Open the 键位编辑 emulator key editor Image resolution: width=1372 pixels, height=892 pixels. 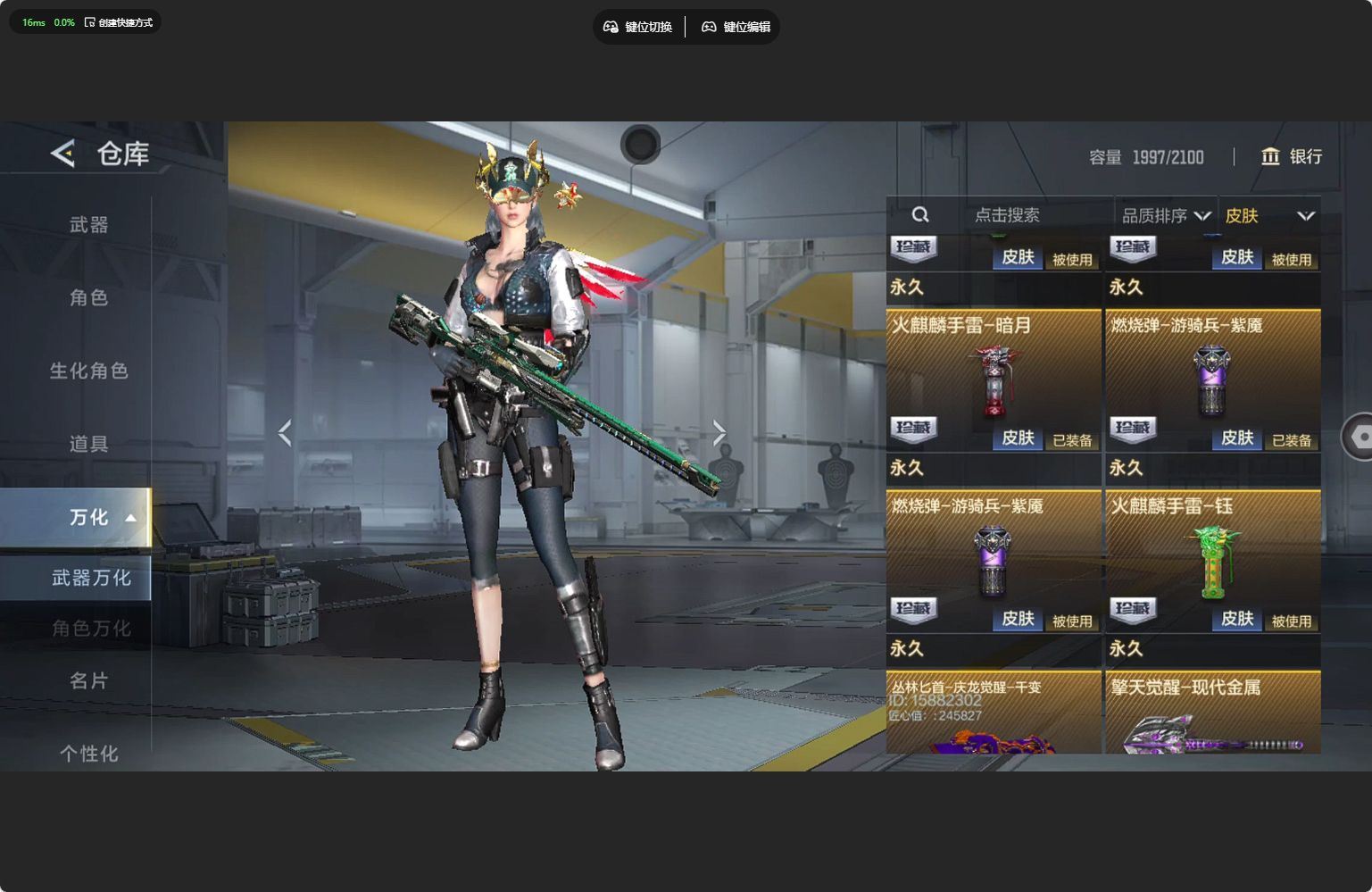[736, 27]
